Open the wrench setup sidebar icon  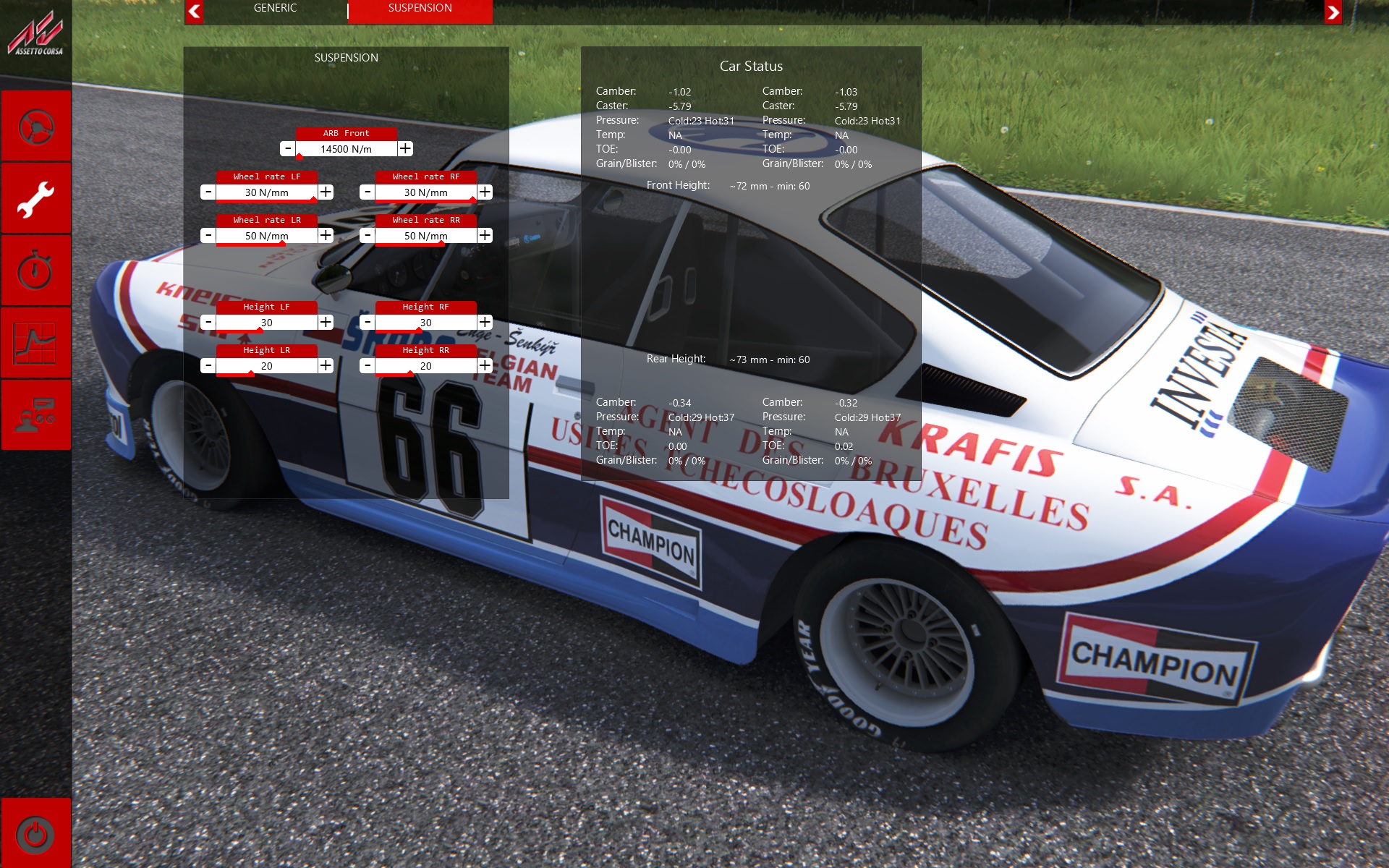[35, 199]
